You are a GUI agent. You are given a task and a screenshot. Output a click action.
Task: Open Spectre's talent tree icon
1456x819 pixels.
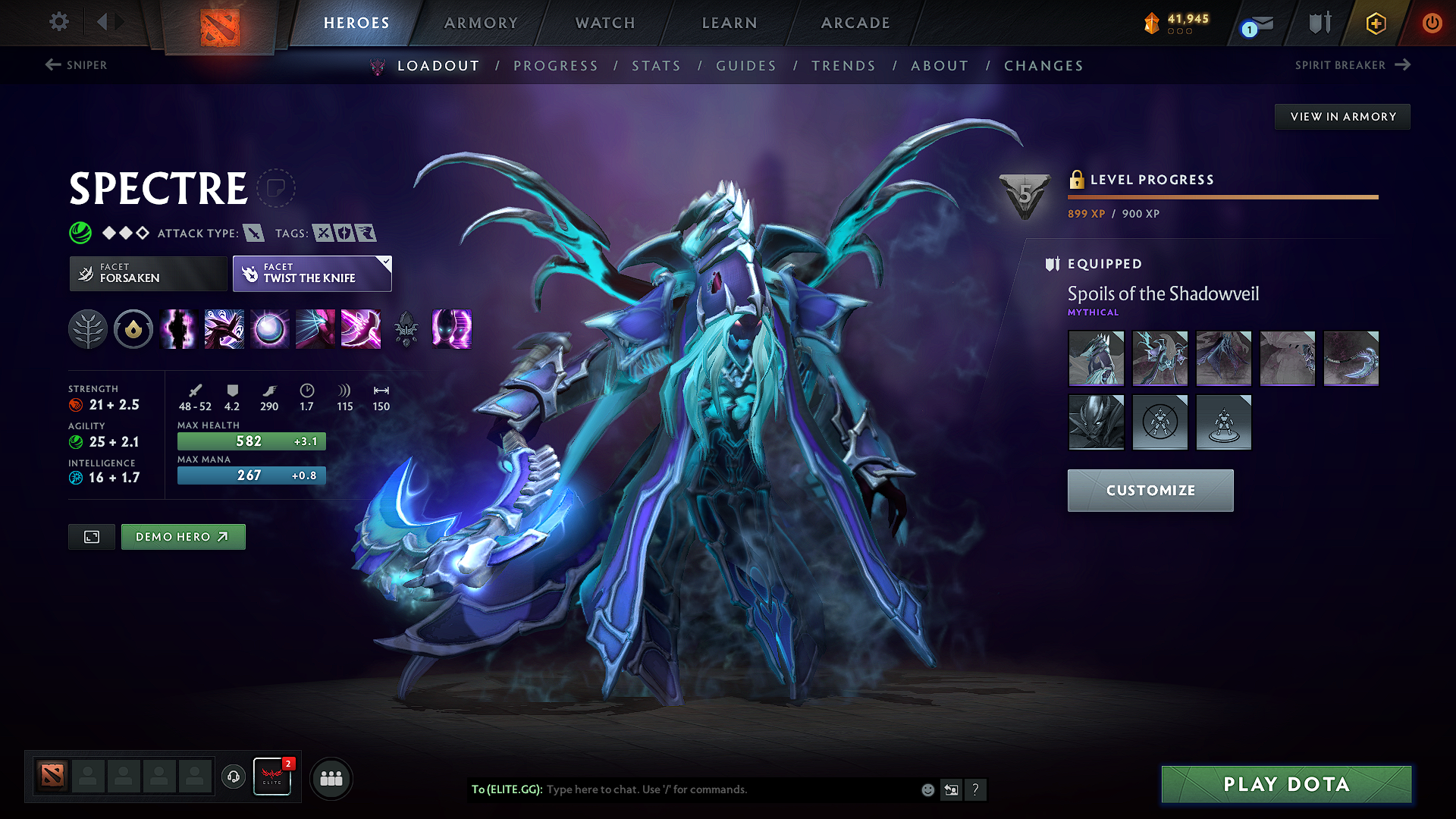88,329
